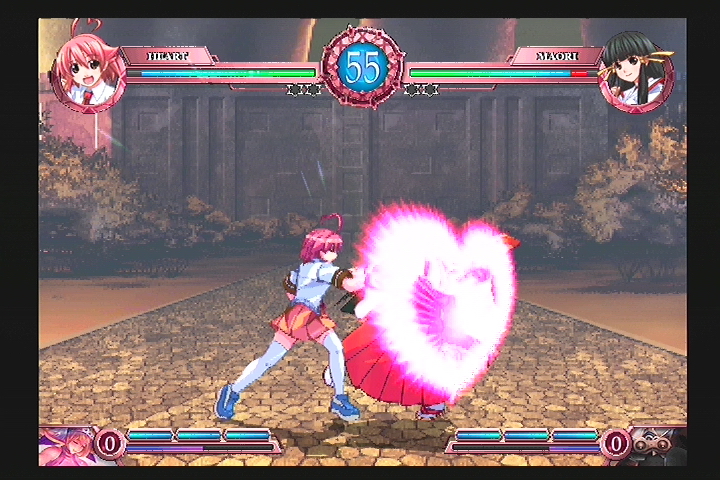Click the dark arcana emblem, bottom-right corner

(x=658, y=445)
